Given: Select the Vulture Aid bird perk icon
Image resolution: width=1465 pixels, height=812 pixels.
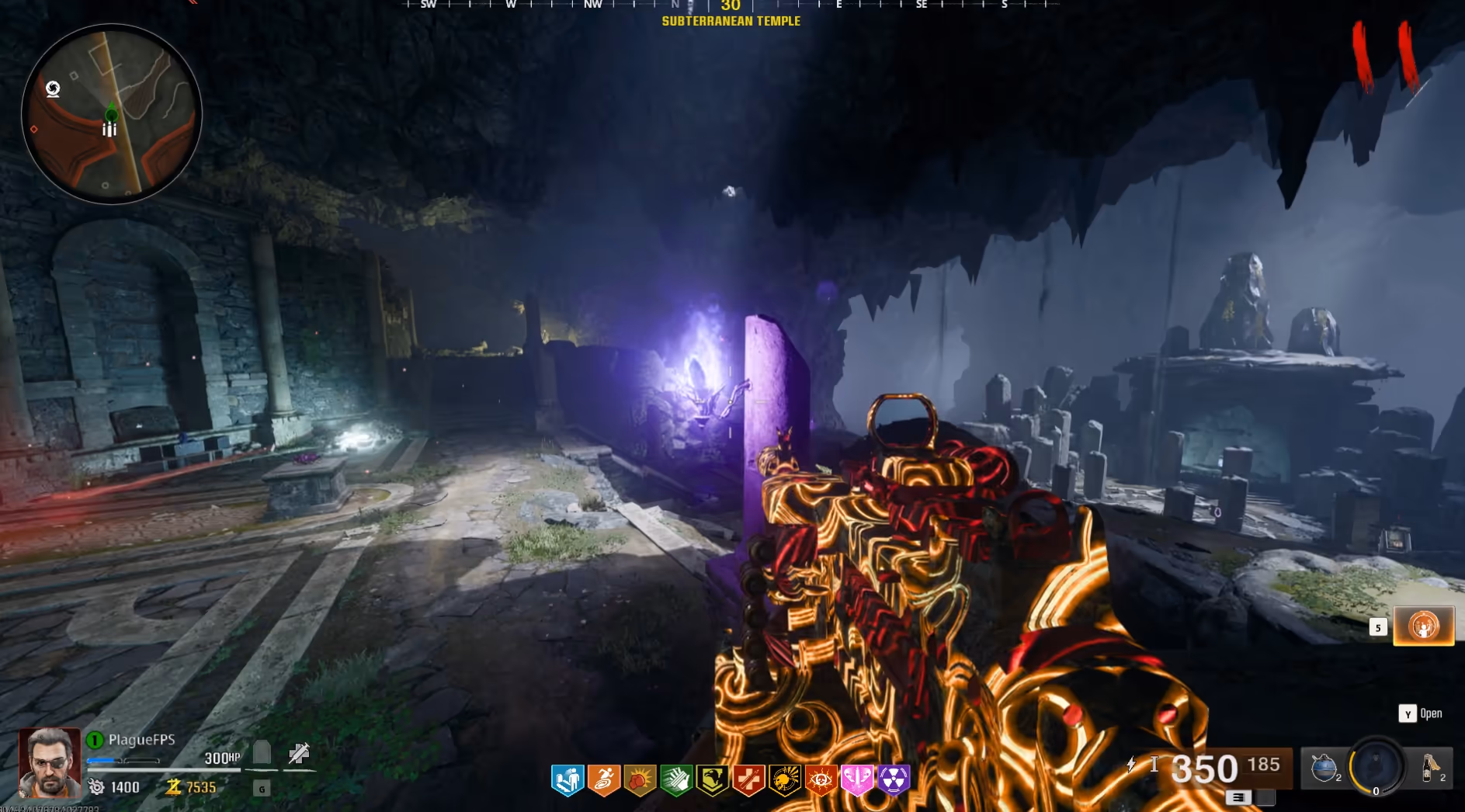Looking at the screenshot, I should (x=712, y=779).
